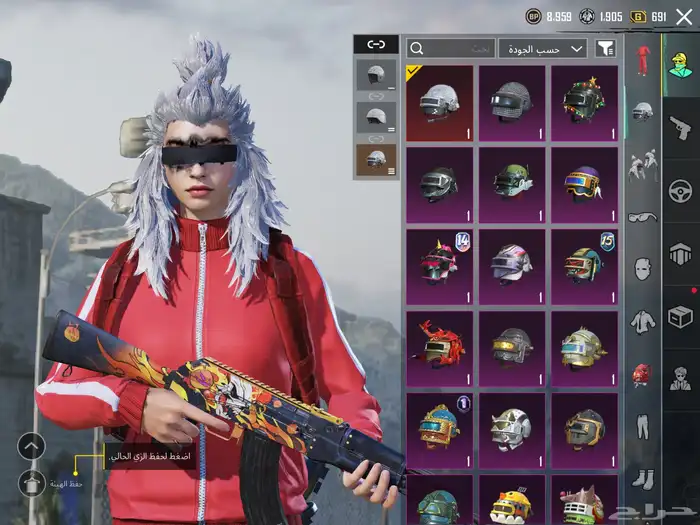The height and width of the screenshot is (525, 700).
Task: Open the pistol weapons tab
Action: (681, 127)
